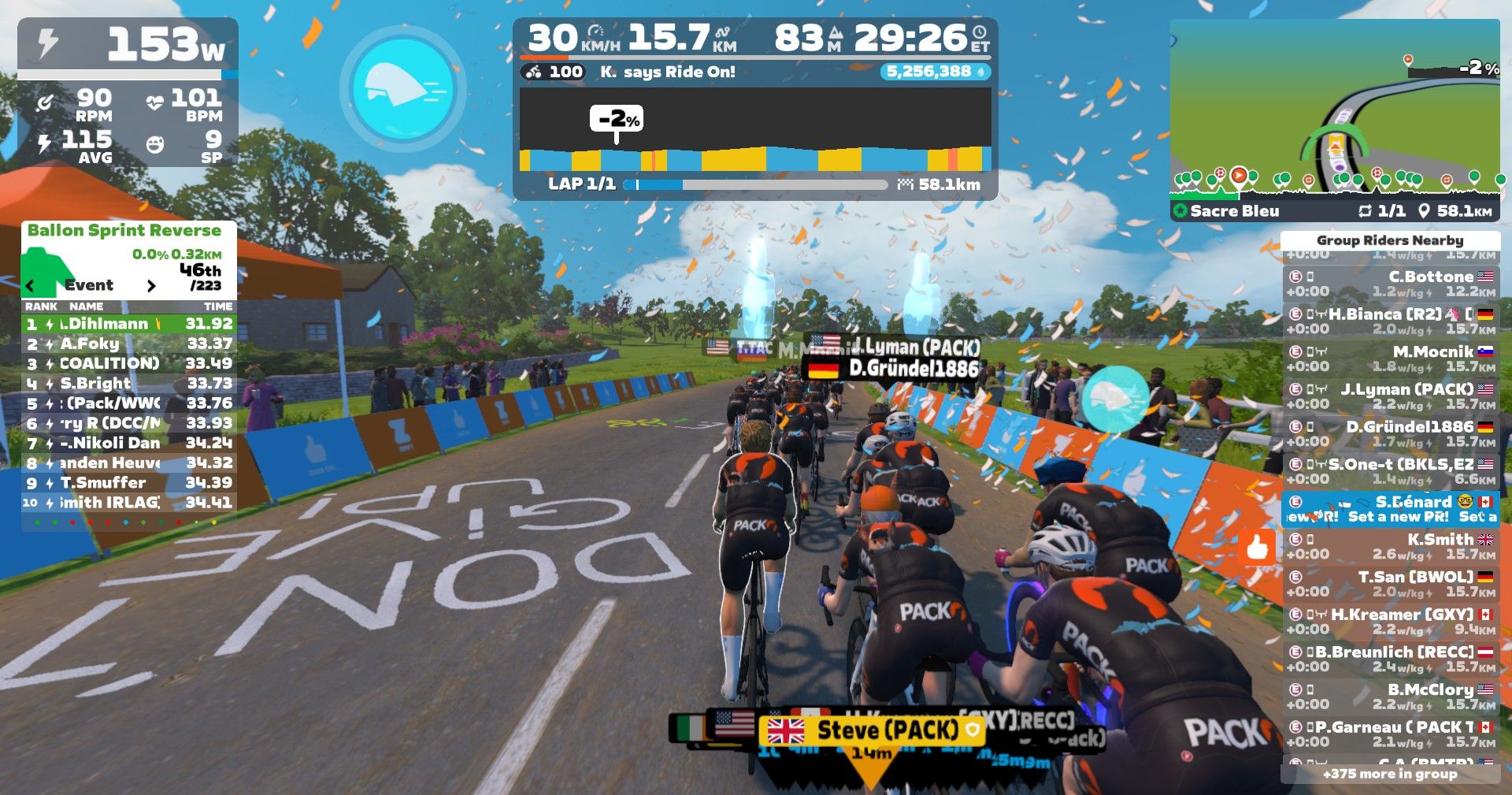Select K.Smith in nearby riders list
1512x795 pixels.
(1391, 546)
